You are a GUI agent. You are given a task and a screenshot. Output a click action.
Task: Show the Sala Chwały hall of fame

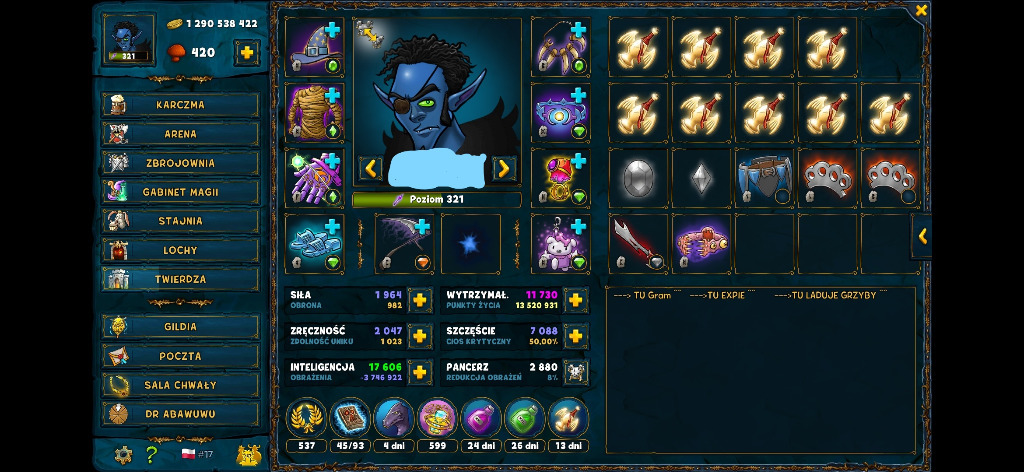click(x=180, y=385)
